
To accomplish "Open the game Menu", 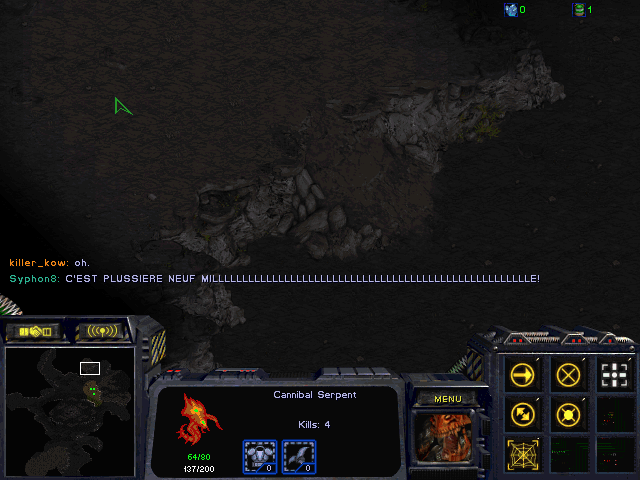I will click(447, 399).
